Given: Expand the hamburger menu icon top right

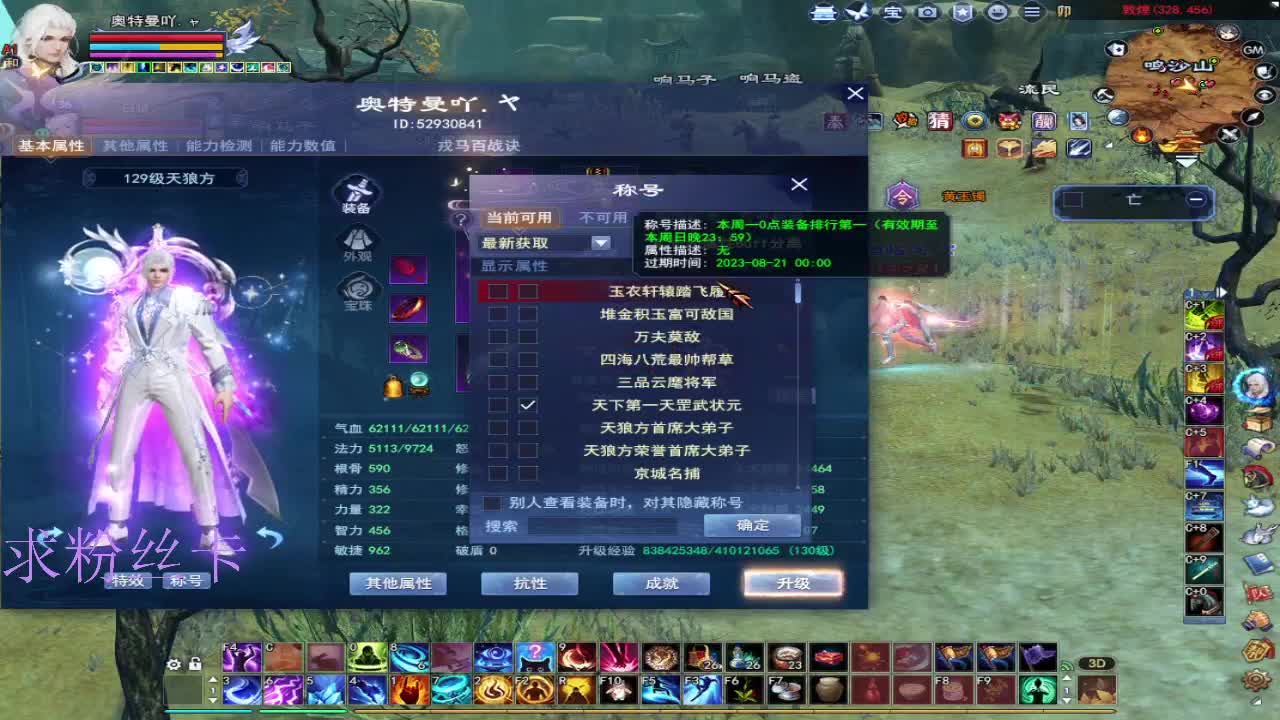Looking at the screenshot, I should click(1031, 14).
